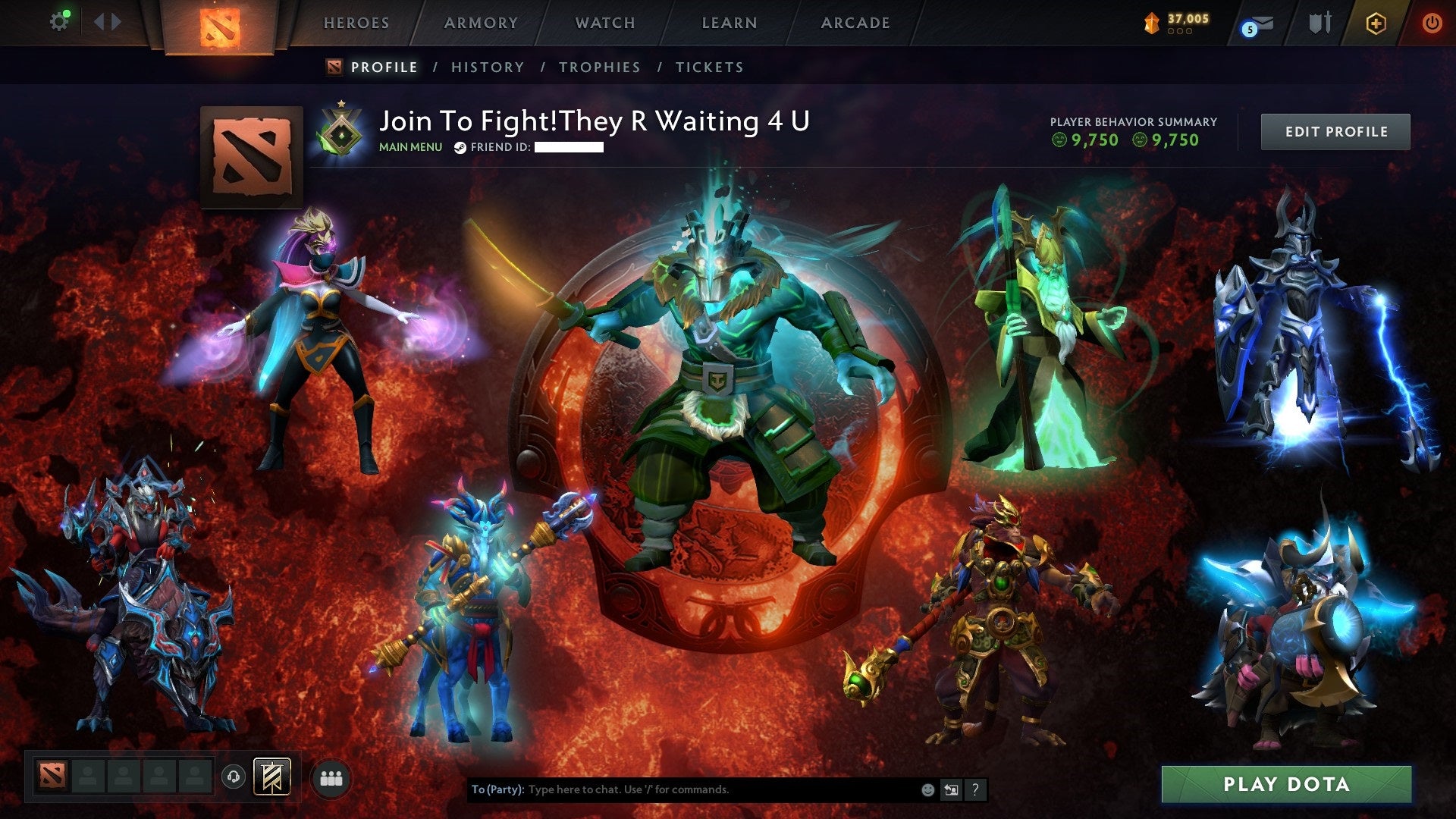Open the Armory shield and sword icon
The width and height of the screenshot is (1456, 819).
[x=1321, y=21]
